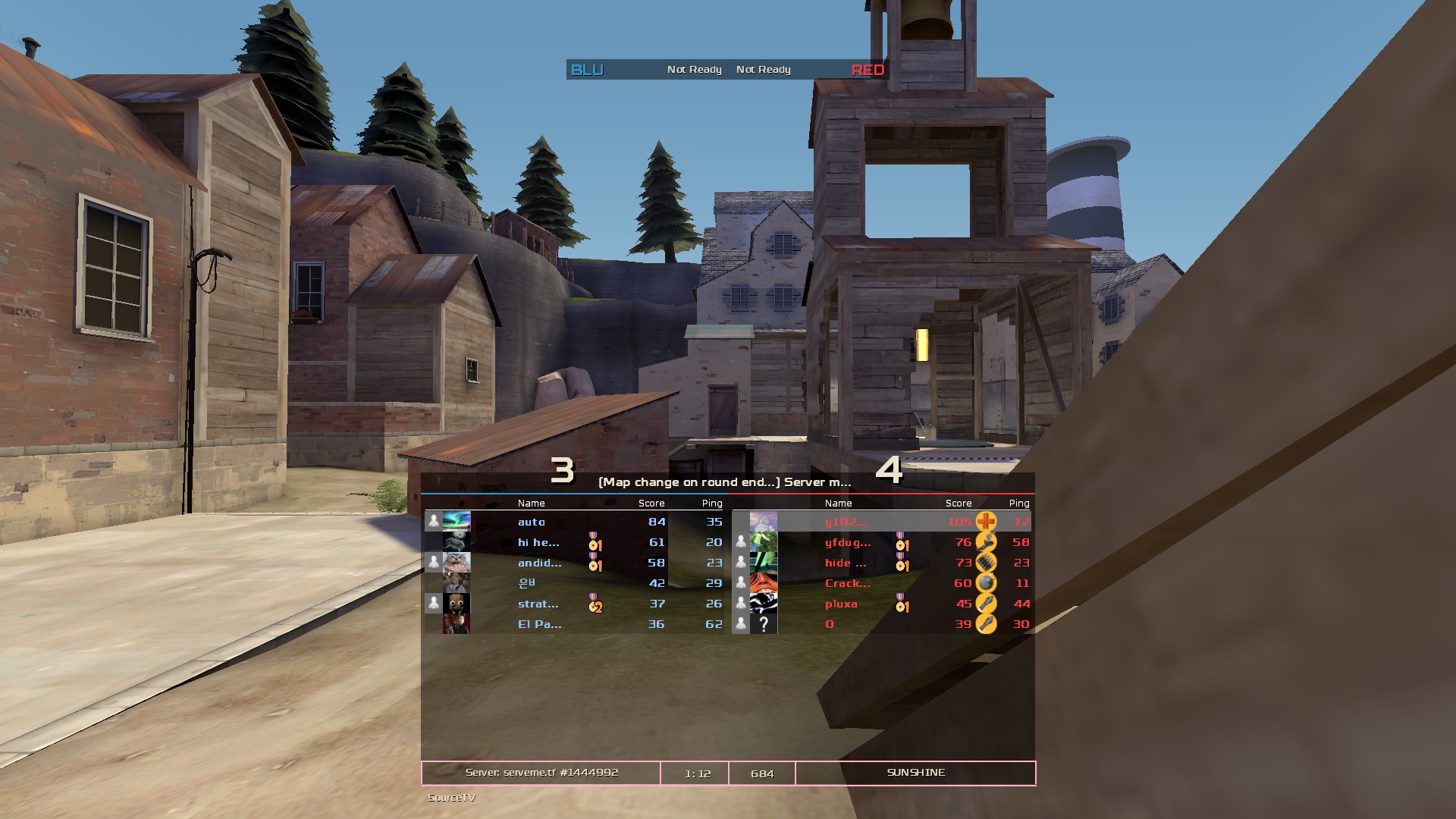
Task: Click the question mark avatar thumbnail
Action: (764, 624)
